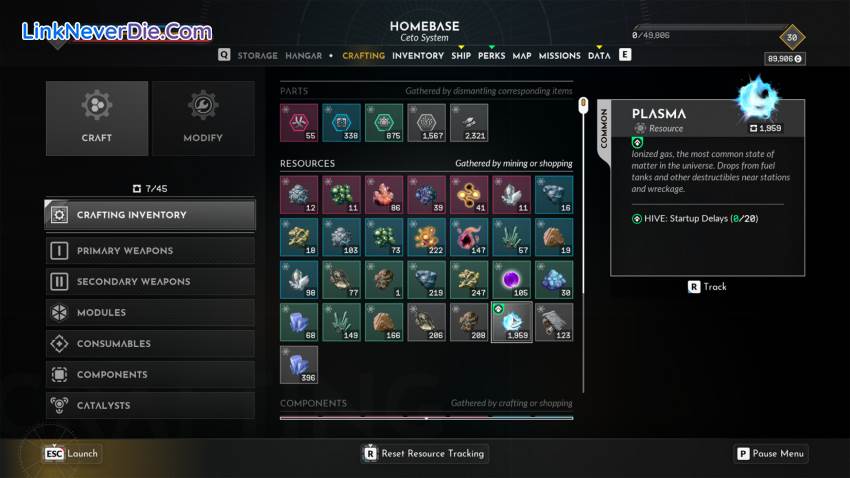Image resolution: width=850 pixels, height=478 pixels.
Task: Open the Perks tab
Action: (491, 56)
